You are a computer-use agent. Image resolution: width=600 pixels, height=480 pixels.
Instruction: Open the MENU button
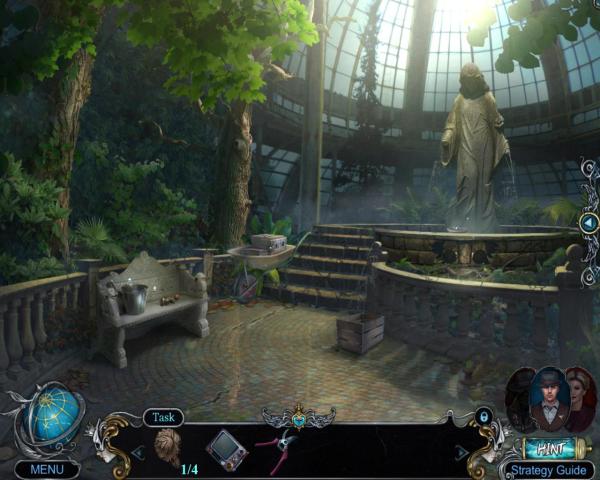click(x=47, y=468)
